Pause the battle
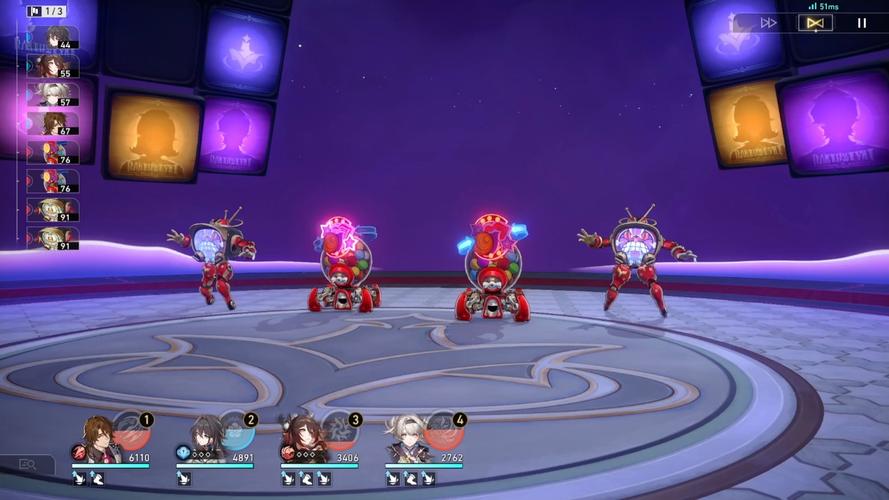 coord(862,22)
